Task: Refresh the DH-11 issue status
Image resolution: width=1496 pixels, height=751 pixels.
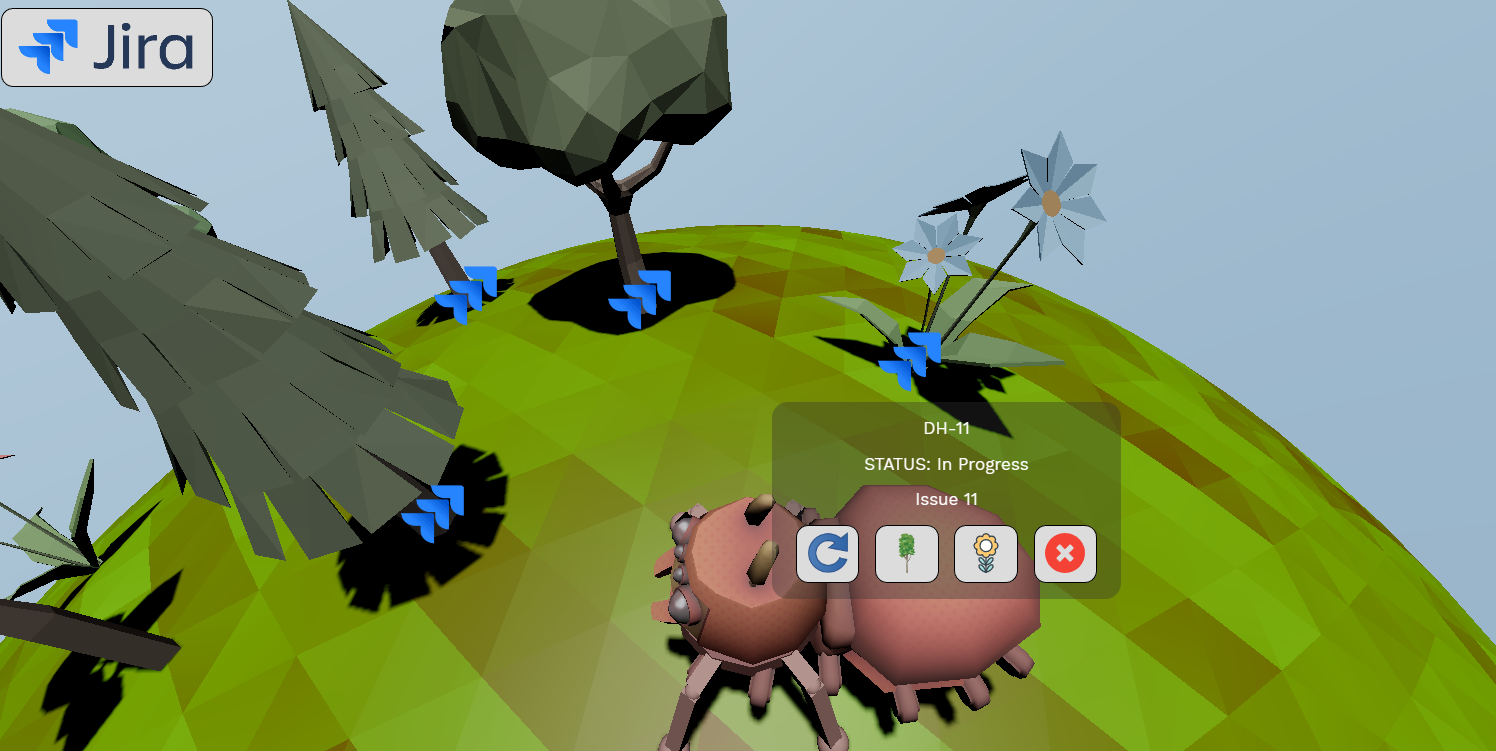Action: 826,555
